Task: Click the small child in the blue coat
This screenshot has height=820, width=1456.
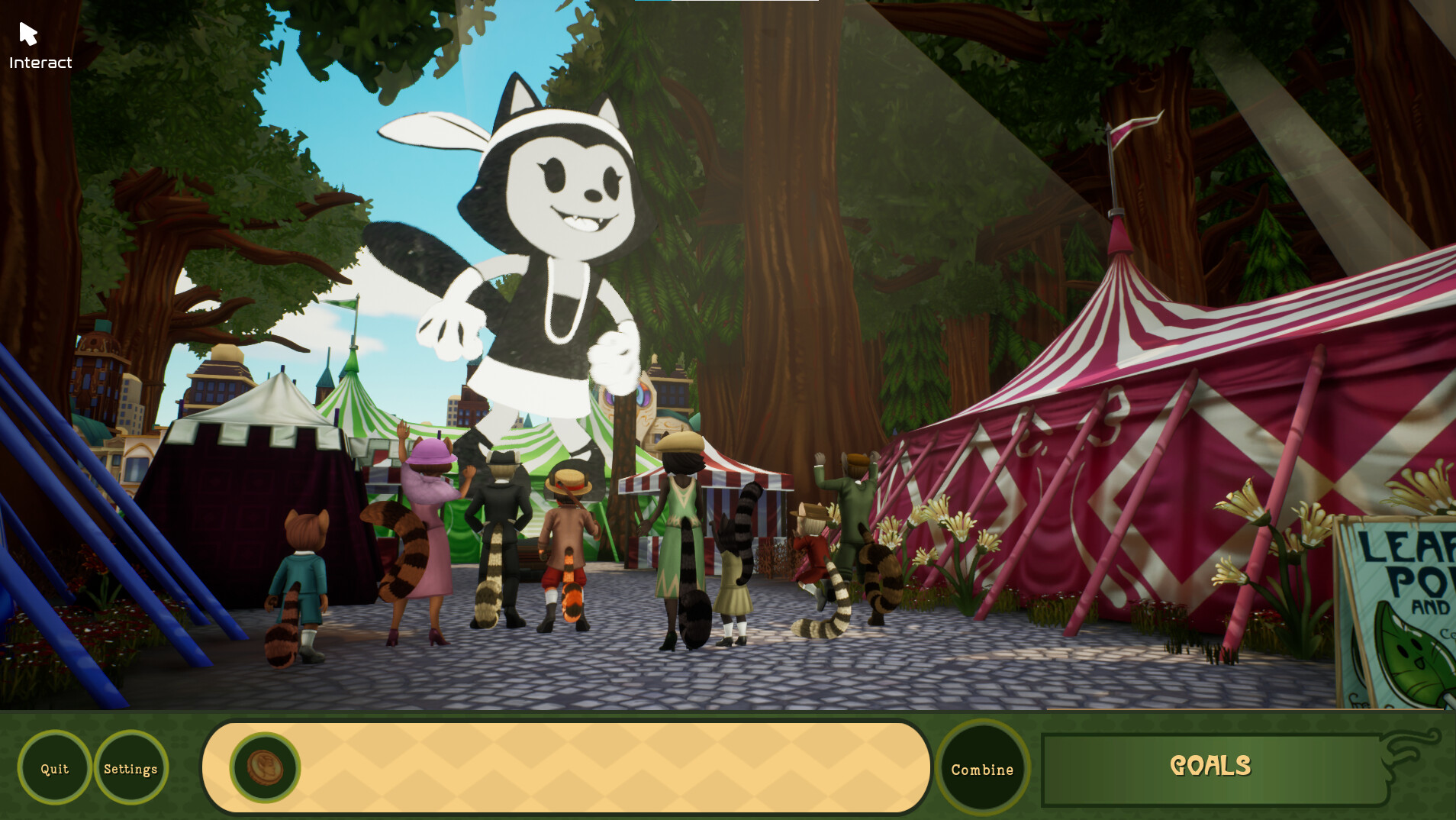Action: click(305, 573)
